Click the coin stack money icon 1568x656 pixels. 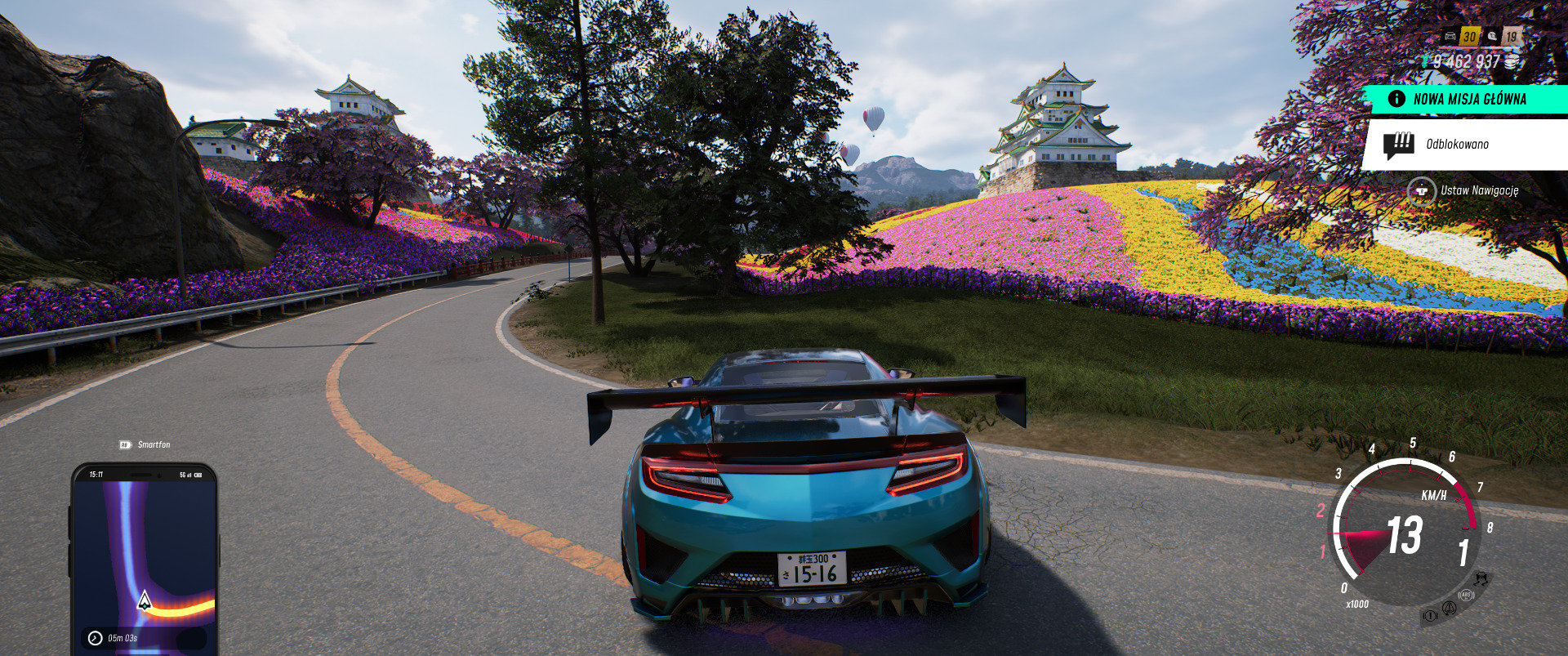point(1512,62)
